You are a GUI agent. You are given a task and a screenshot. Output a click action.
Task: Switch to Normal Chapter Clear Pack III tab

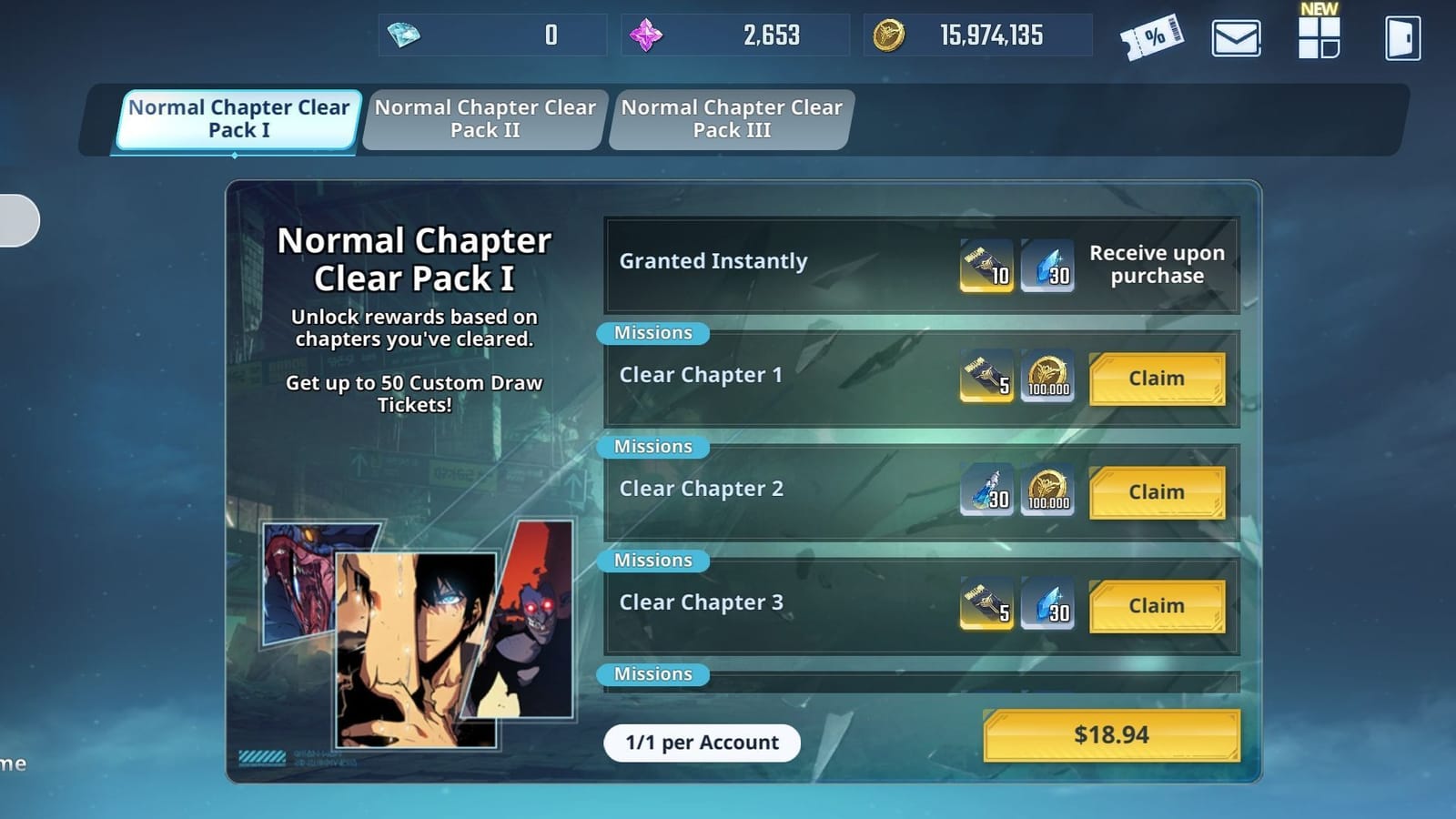[x=730, y=119]
